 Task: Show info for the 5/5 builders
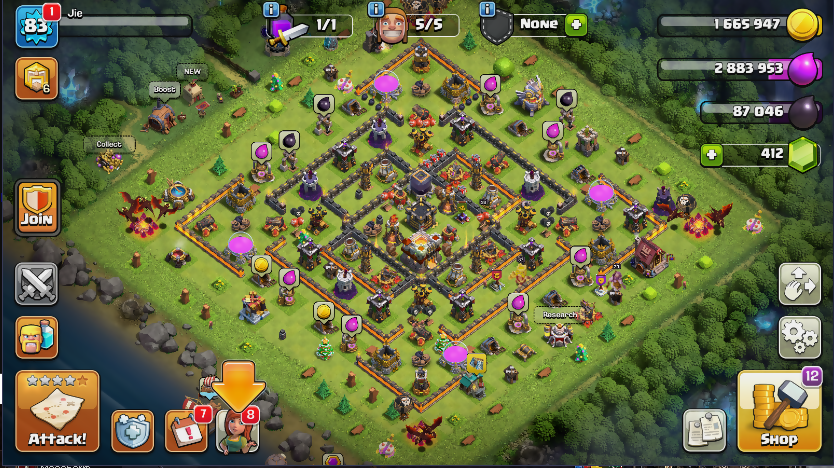coord(376,9)
